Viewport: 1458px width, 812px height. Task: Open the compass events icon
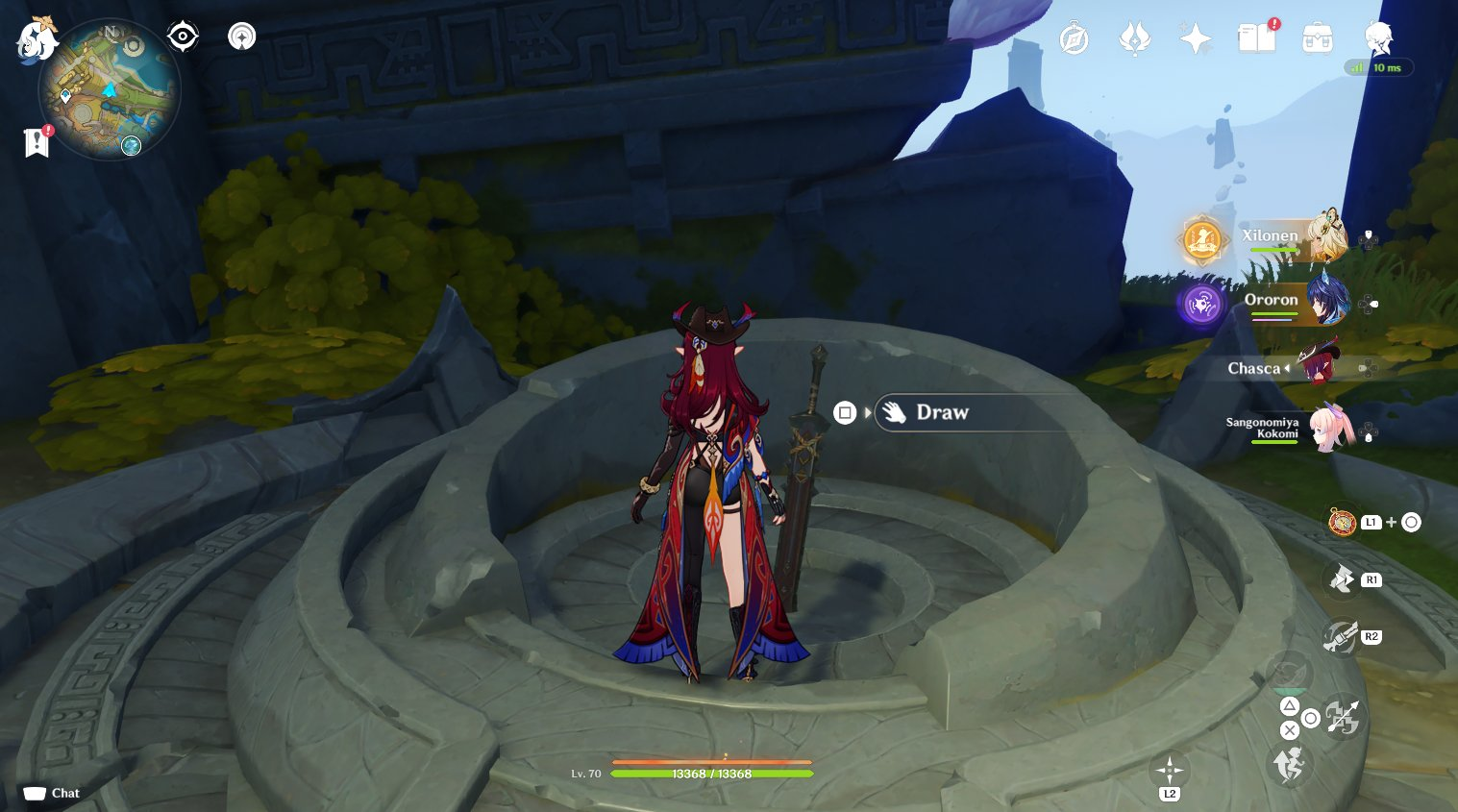[x=1074, y=39]
